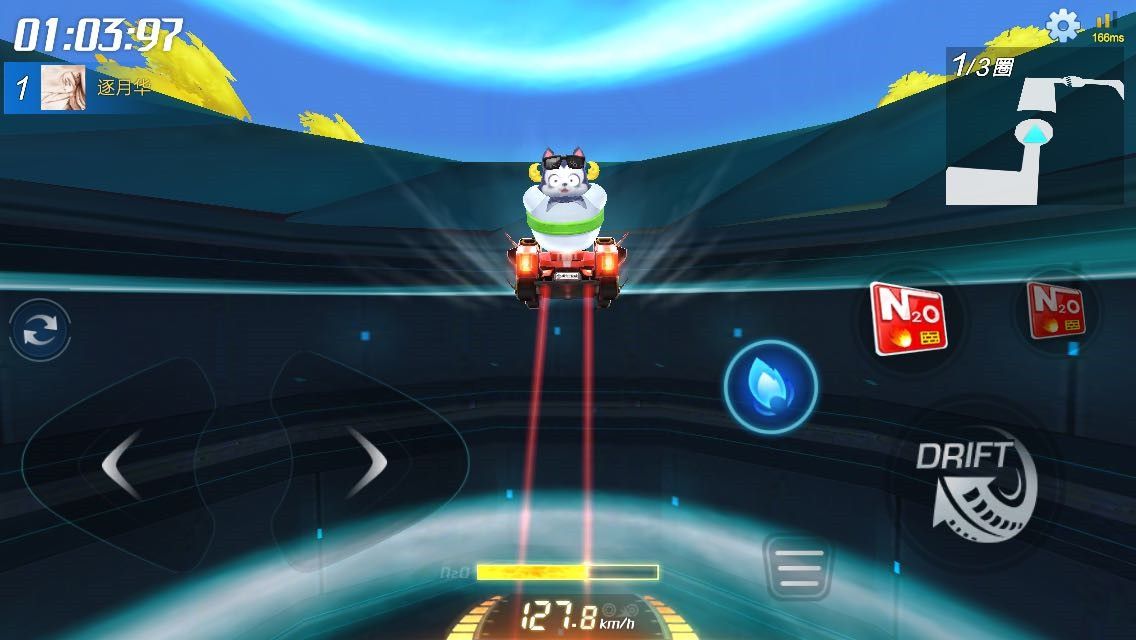
Task: Open the settings gear icon
Action: (x=1062, y=25)
